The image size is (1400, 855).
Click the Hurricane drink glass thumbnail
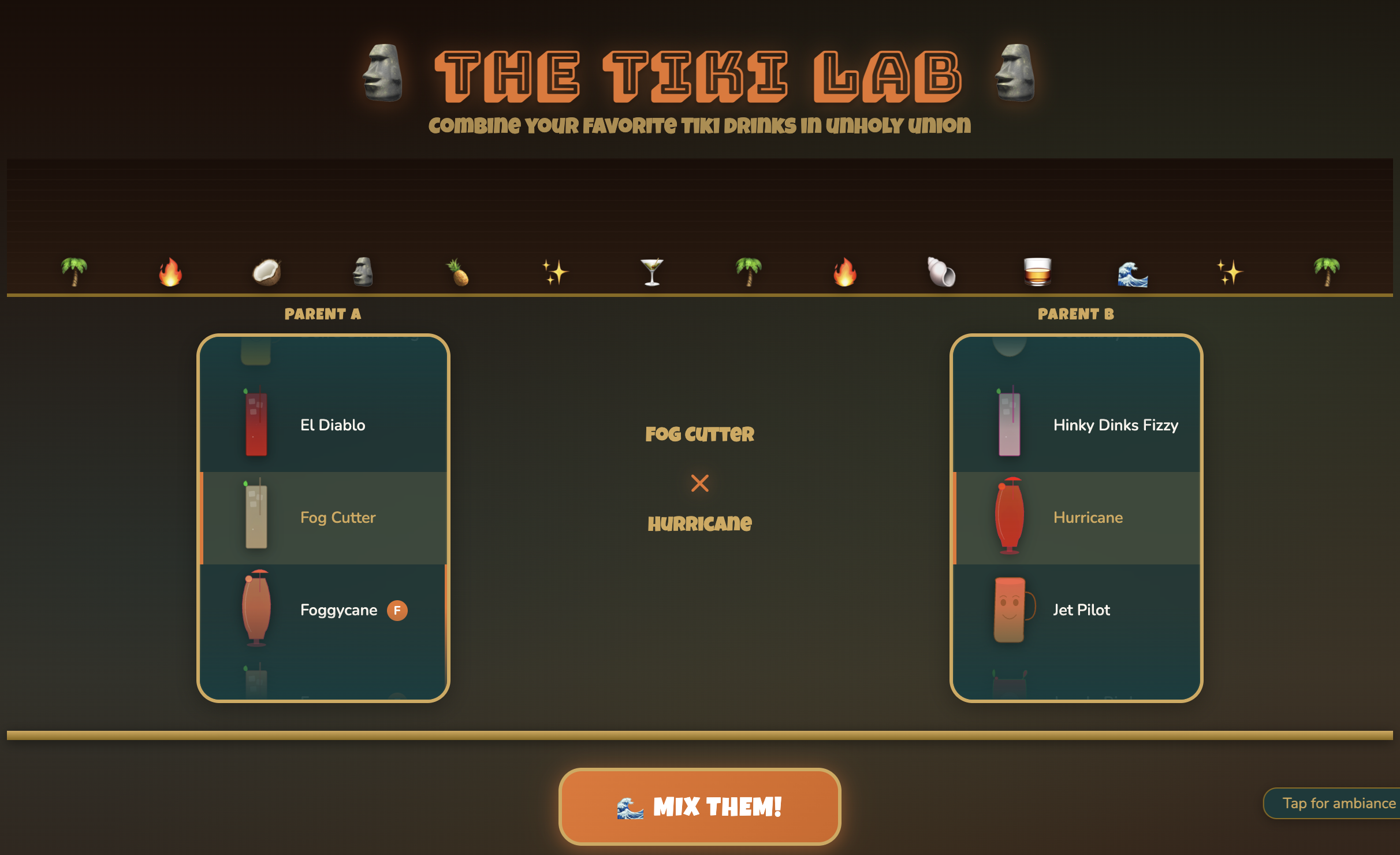point(1010,517)
